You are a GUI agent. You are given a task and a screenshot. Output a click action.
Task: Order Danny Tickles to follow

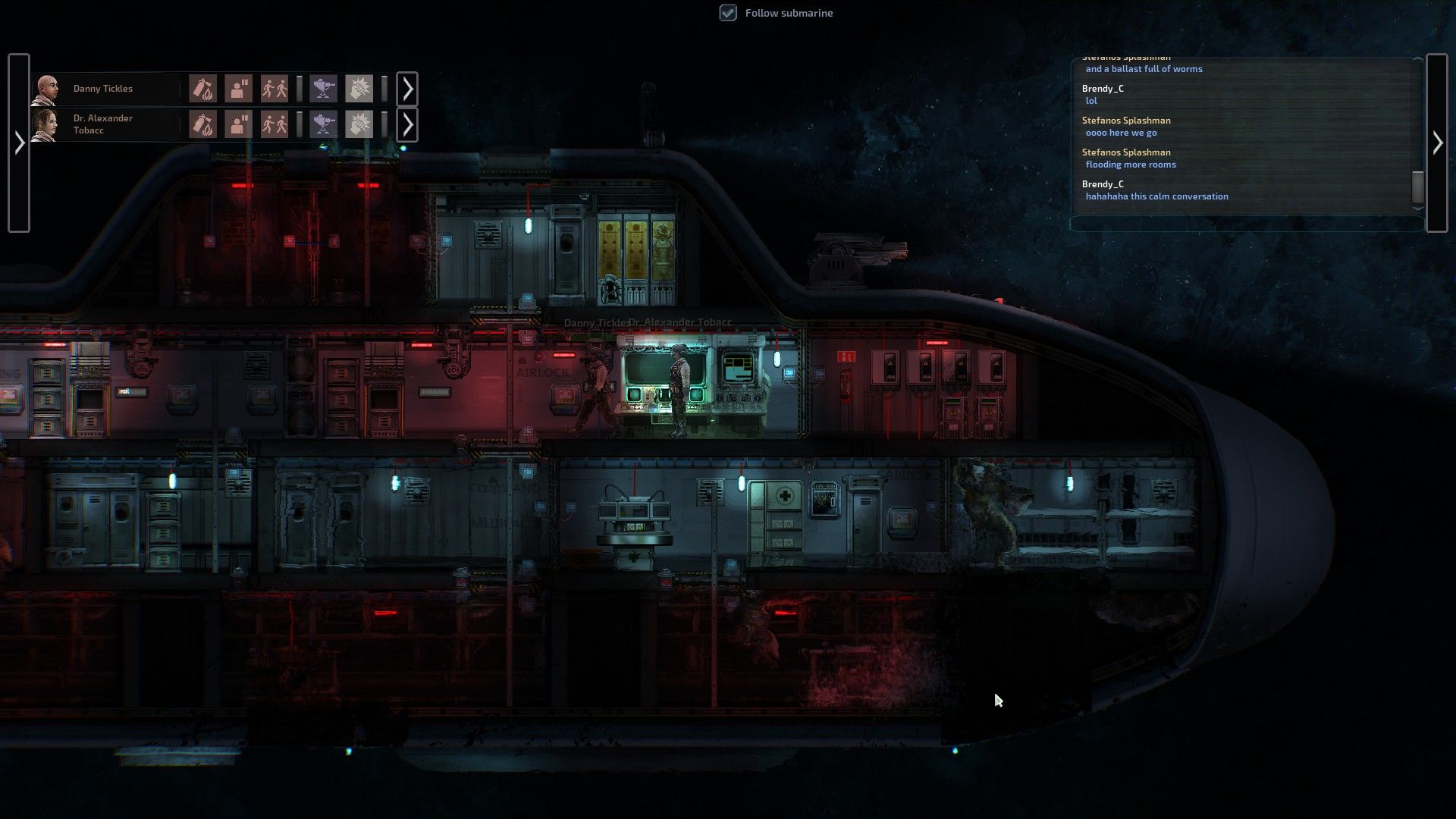click(x=274, y=89)
